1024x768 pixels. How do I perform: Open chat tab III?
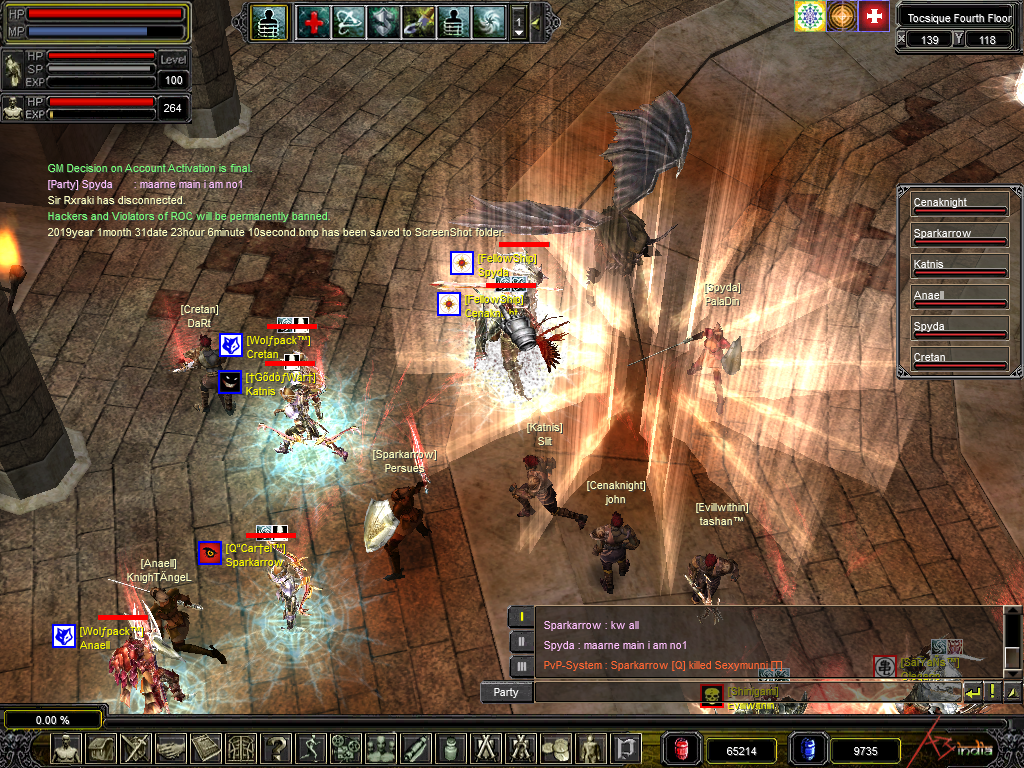pos(520,665)
